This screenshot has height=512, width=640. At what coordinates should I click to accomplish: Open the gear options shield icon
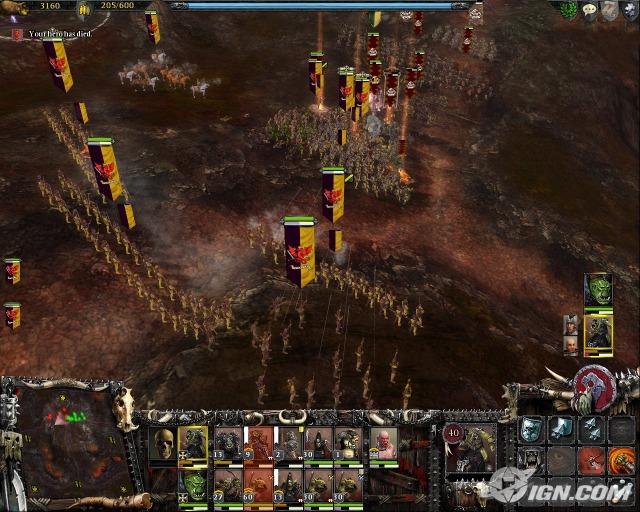630,10
